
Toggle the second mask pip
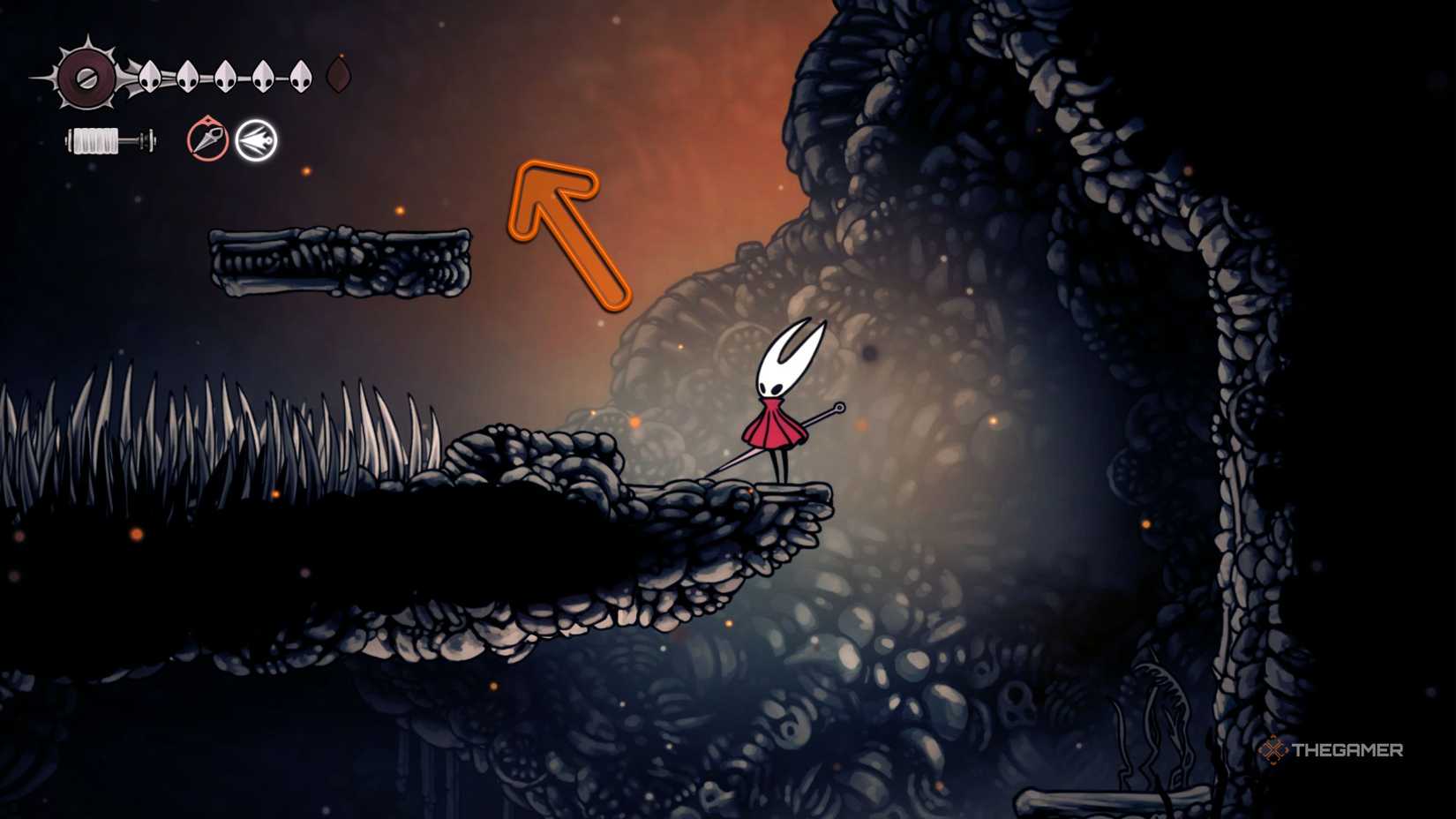[187, 77]
